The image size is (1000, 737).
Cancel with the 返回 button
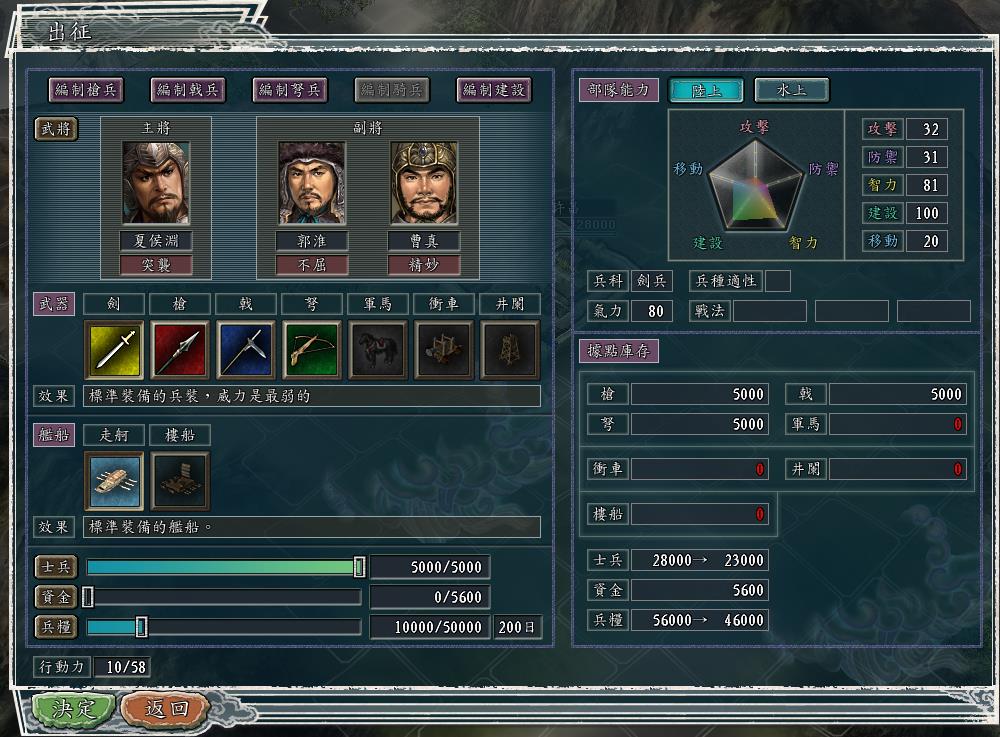coord(165,709)
